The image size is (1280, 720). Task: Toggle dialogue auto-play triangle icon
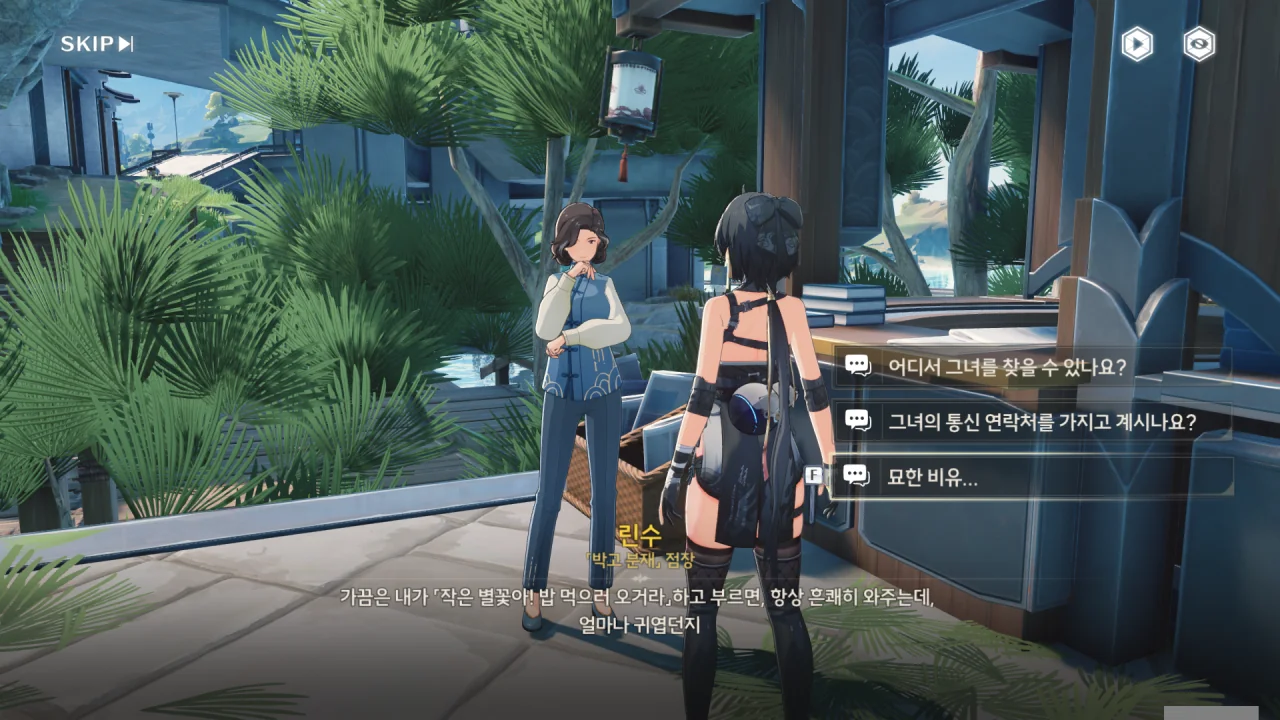click(x=1137, y=44)
